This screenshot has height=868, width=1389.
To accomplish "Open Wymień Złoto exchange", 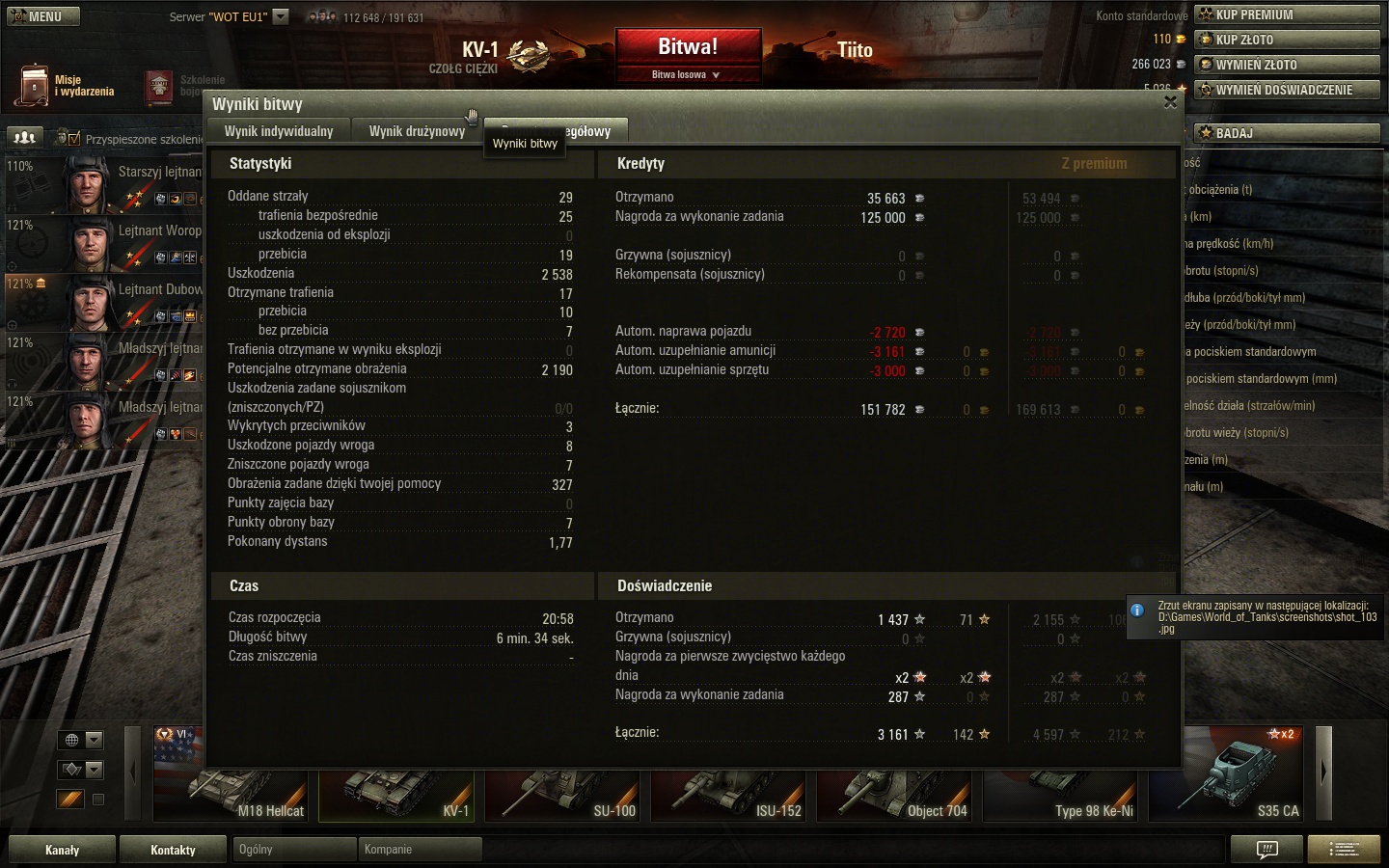I will click(1288, 65).
